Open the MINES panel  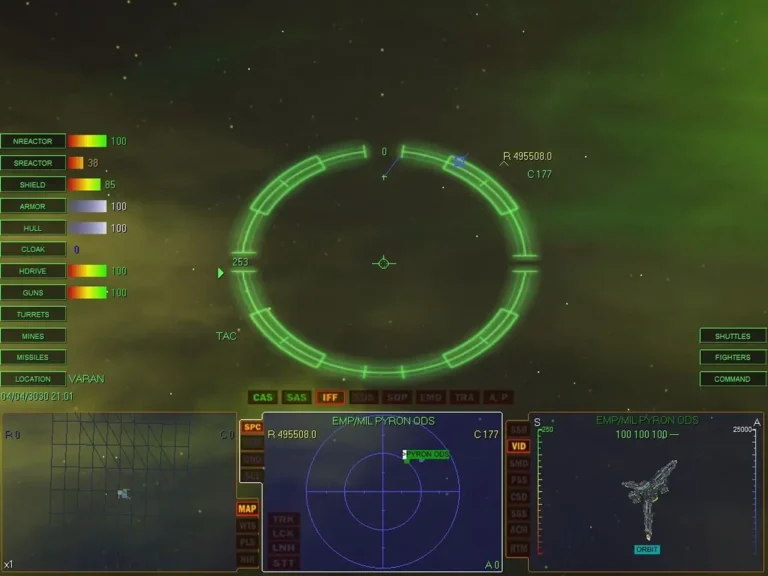pos(33,336)
